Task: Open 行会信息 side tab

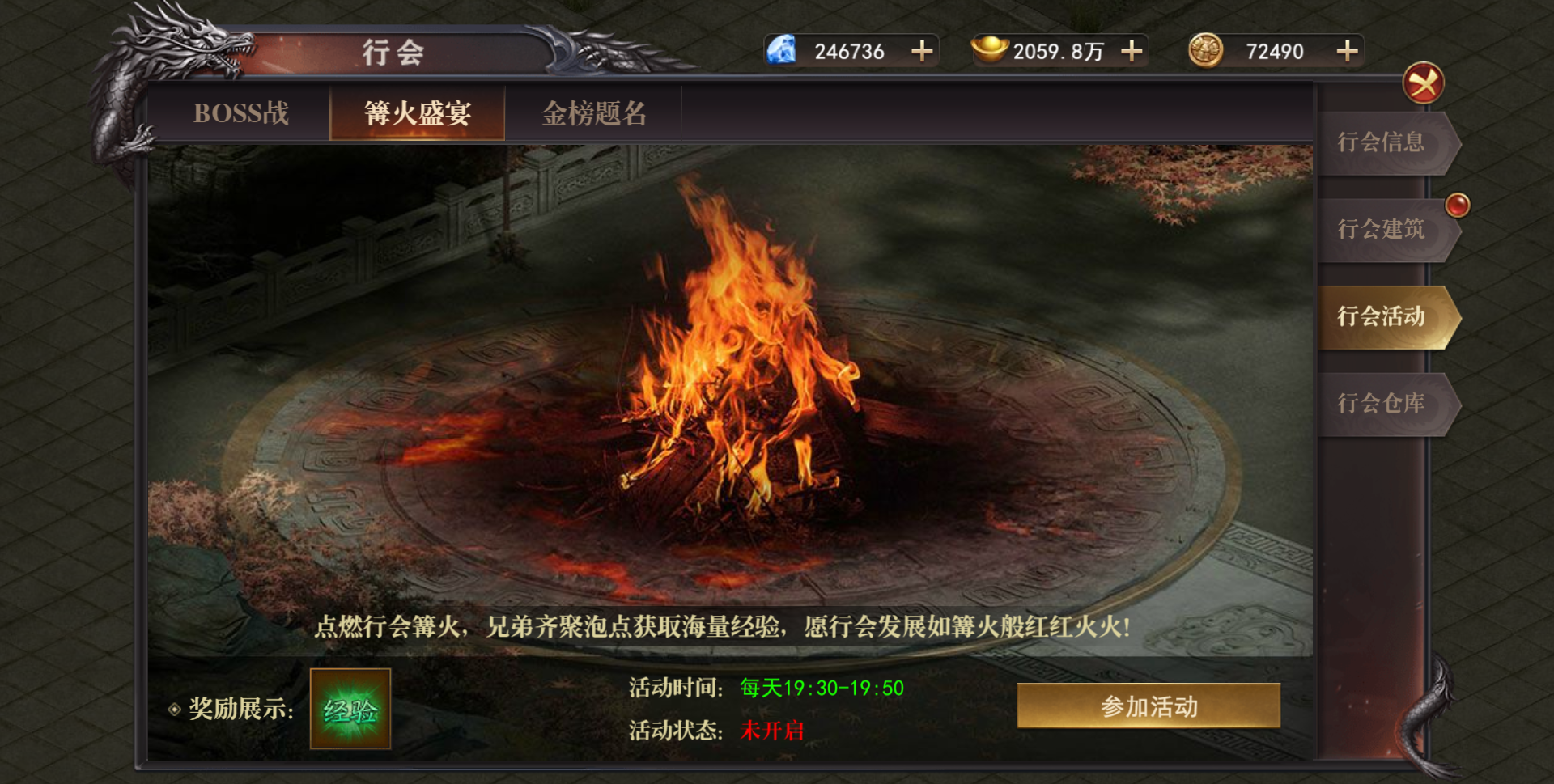Action: (x=1382, y=143)
